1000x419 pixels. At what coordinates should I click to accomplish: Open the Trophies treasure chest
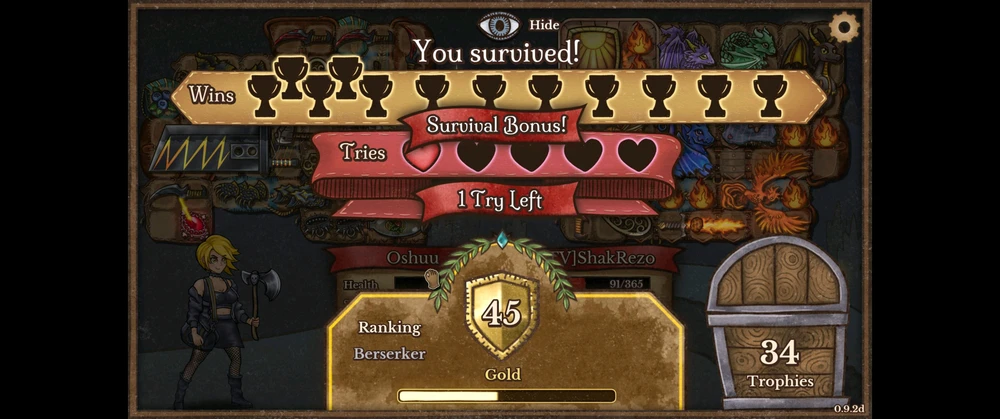[x=778, y=322]
